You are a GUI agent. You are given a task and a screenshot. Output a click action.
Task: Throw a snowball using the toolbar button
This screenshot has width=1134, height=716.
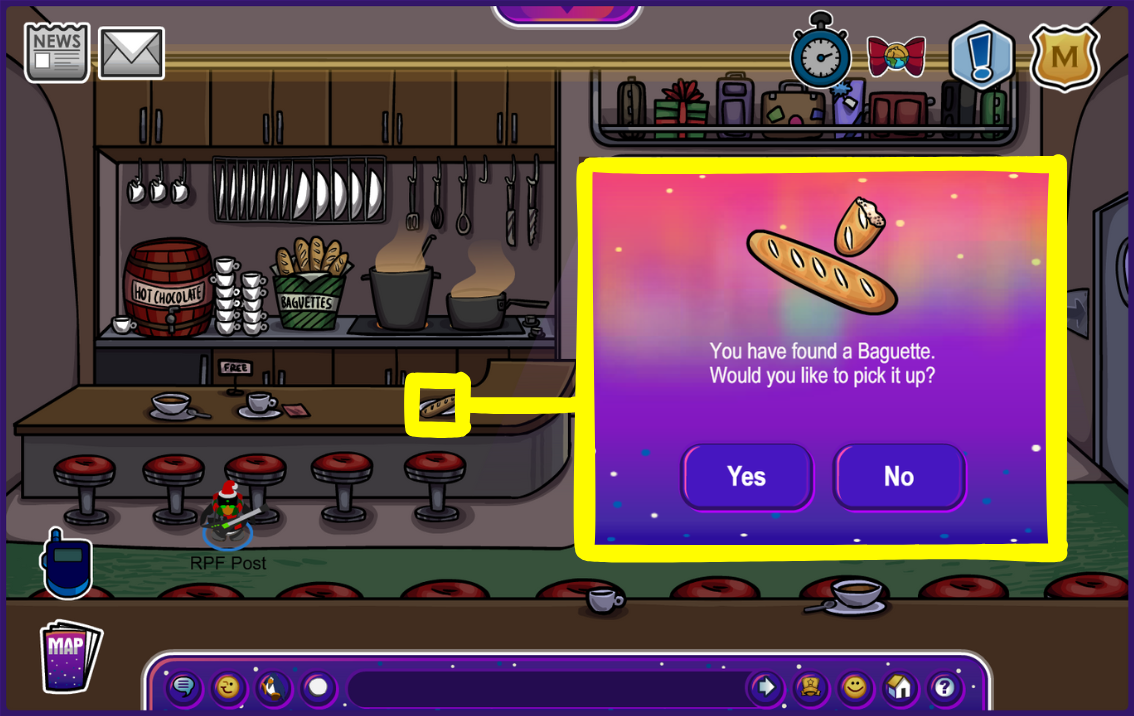coord(318,687)
